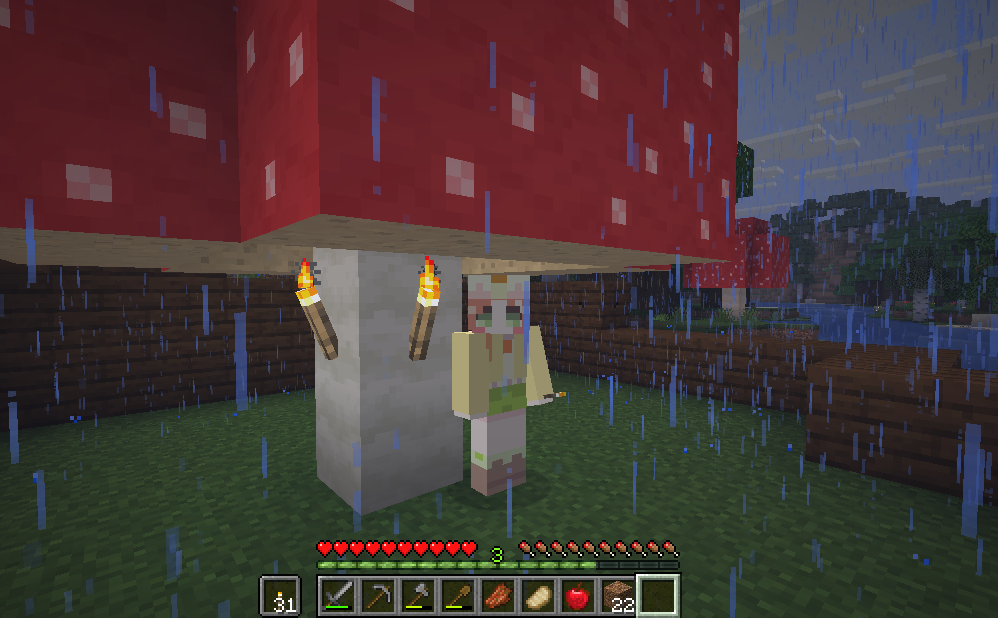Image resolution: width=998 pixels, height=618 pixels.
Task: Select the raw meat hotbar slot
Action: coord(499,596)
